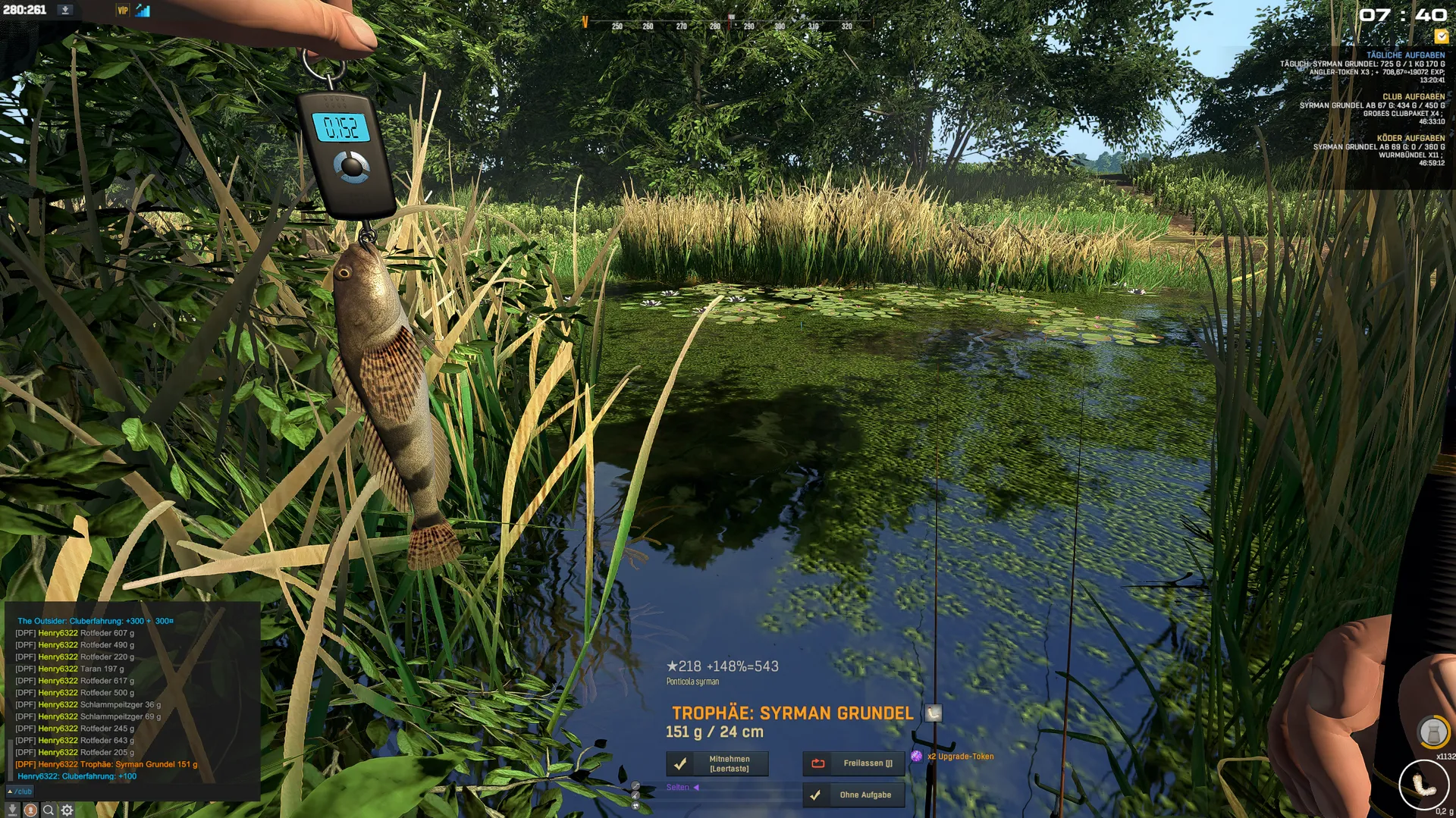Click the VIP status icon
This screenshot has height=818, width=1456.
(122, 11)
